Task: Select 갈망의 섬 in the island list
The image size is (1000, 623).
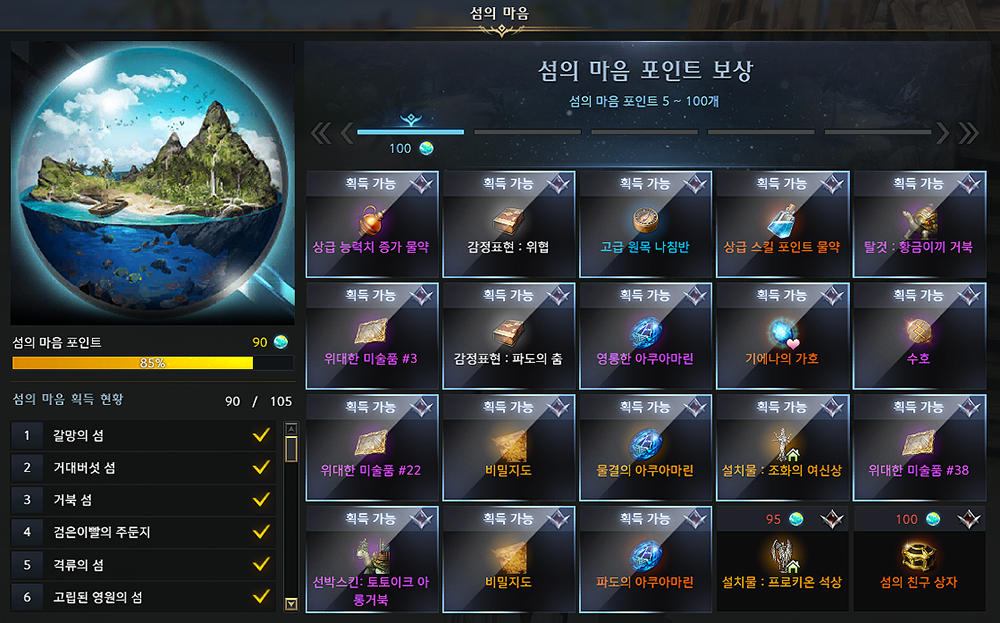Action: click(x=143, y=435)
